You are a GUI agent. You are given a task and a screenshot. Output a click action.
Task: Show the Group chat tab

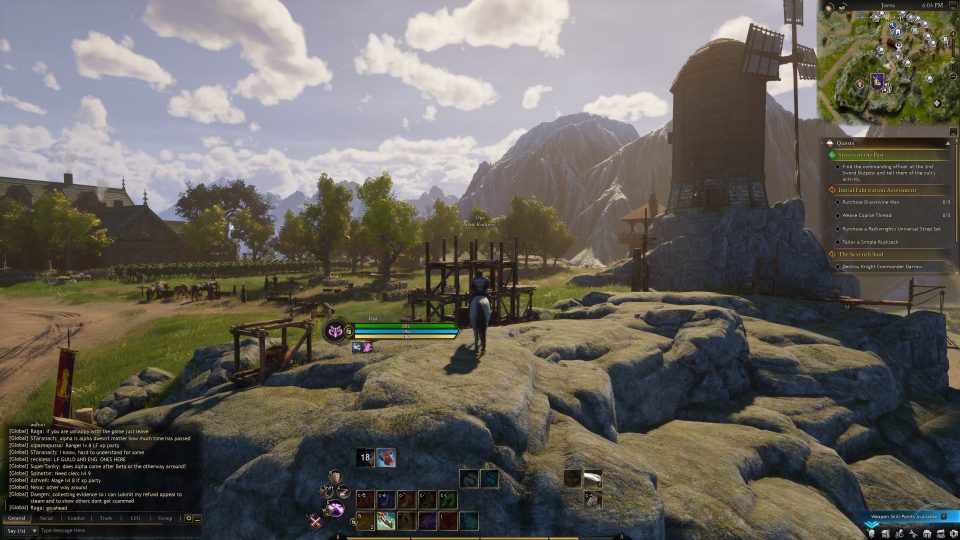click(x=165, y=518)
